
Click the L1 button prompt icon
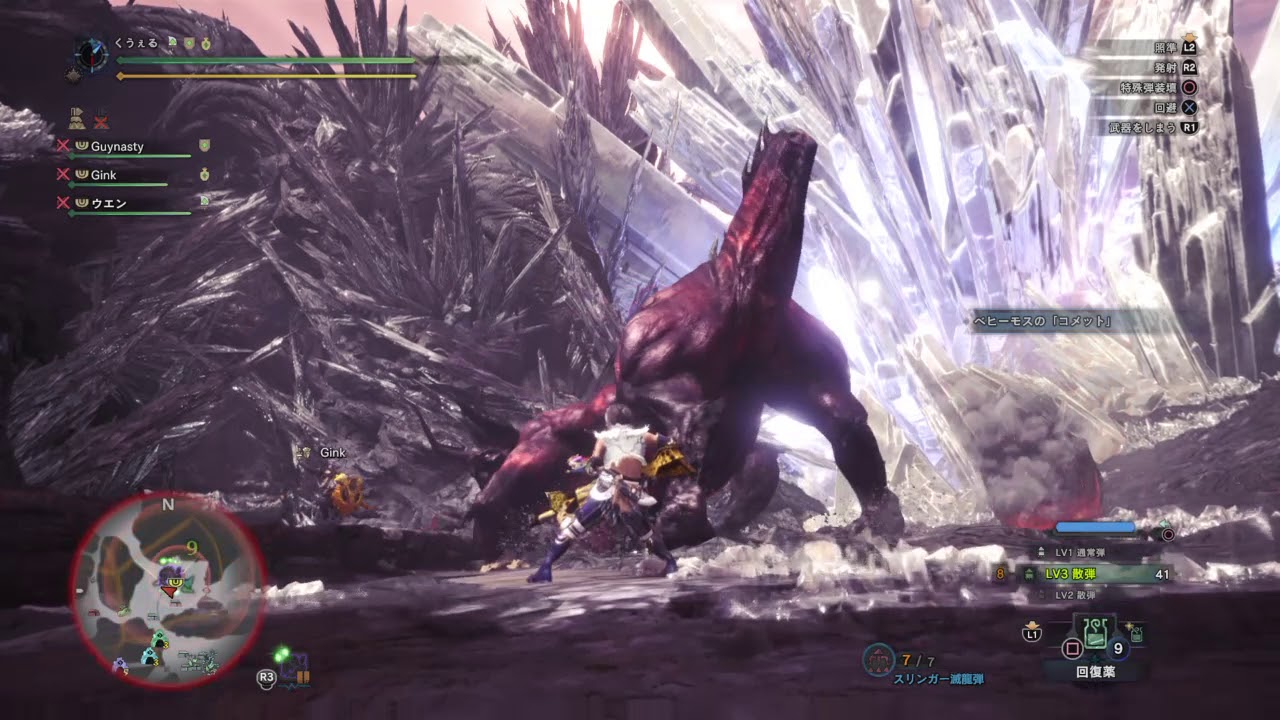[x=1031, y=635]
